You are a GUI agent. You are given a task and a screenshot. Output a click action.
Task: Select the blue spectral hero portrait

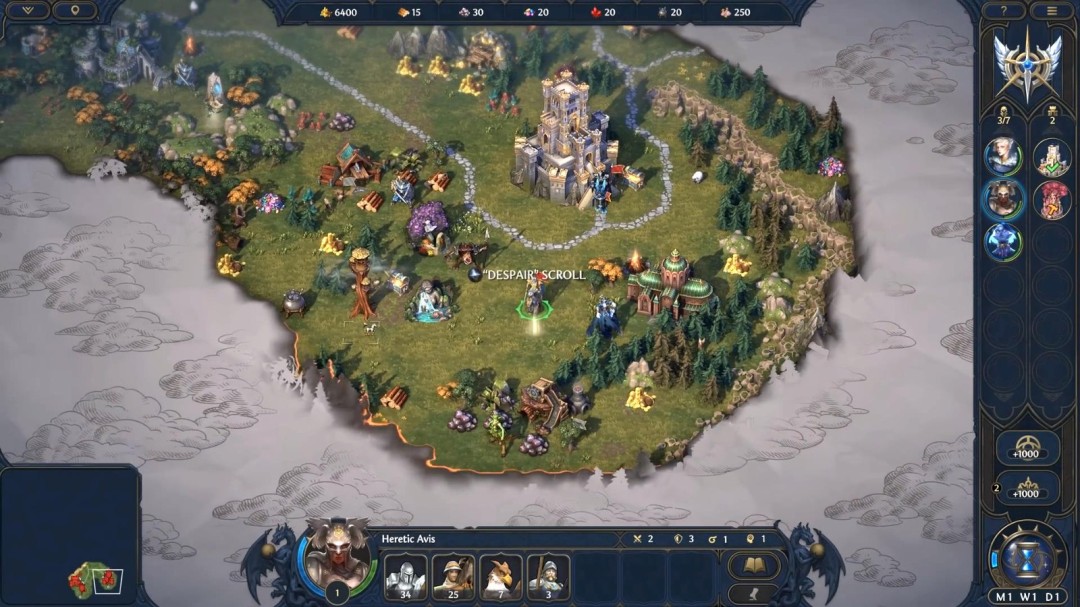click(1002, 241)
